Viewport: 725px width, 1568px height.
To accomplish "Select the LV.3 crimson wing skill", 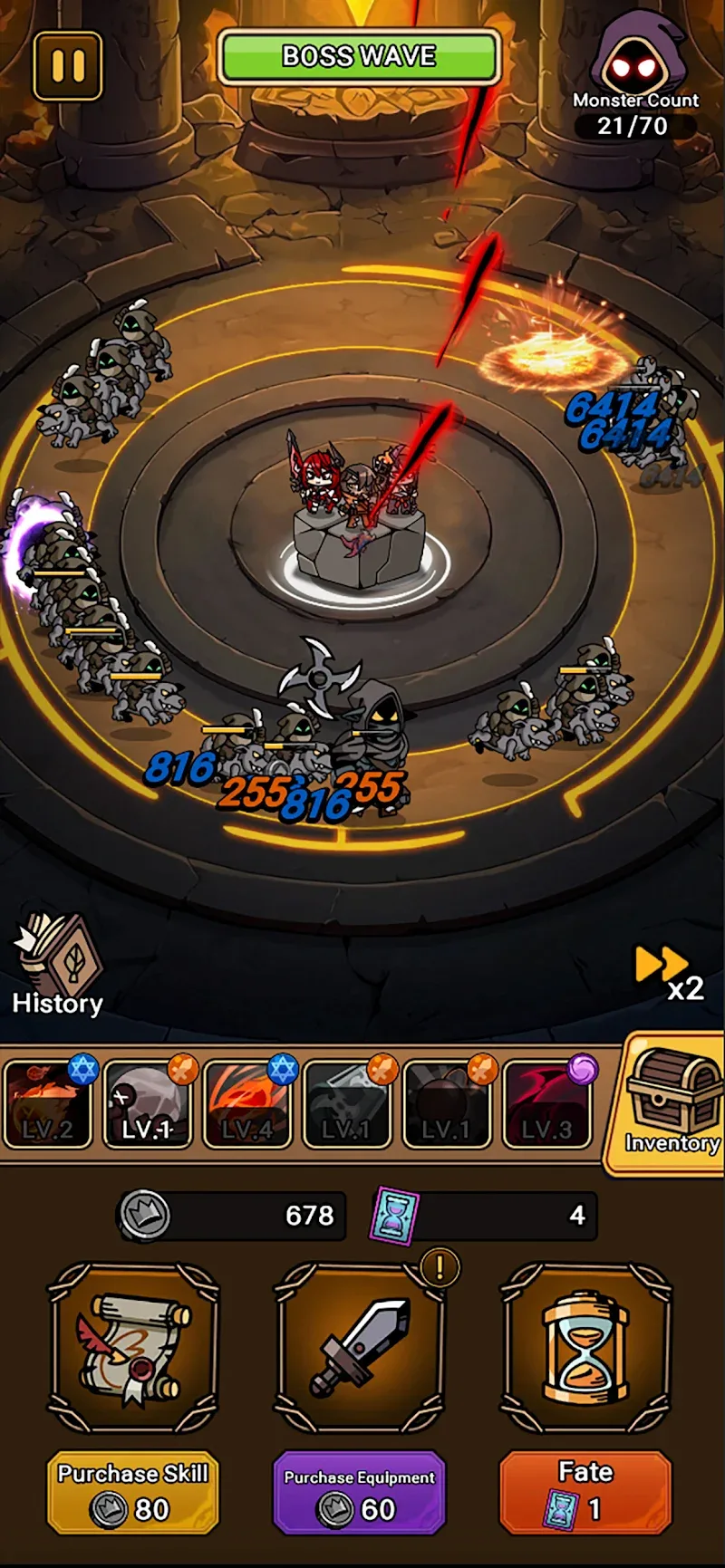I will 546,1103.
